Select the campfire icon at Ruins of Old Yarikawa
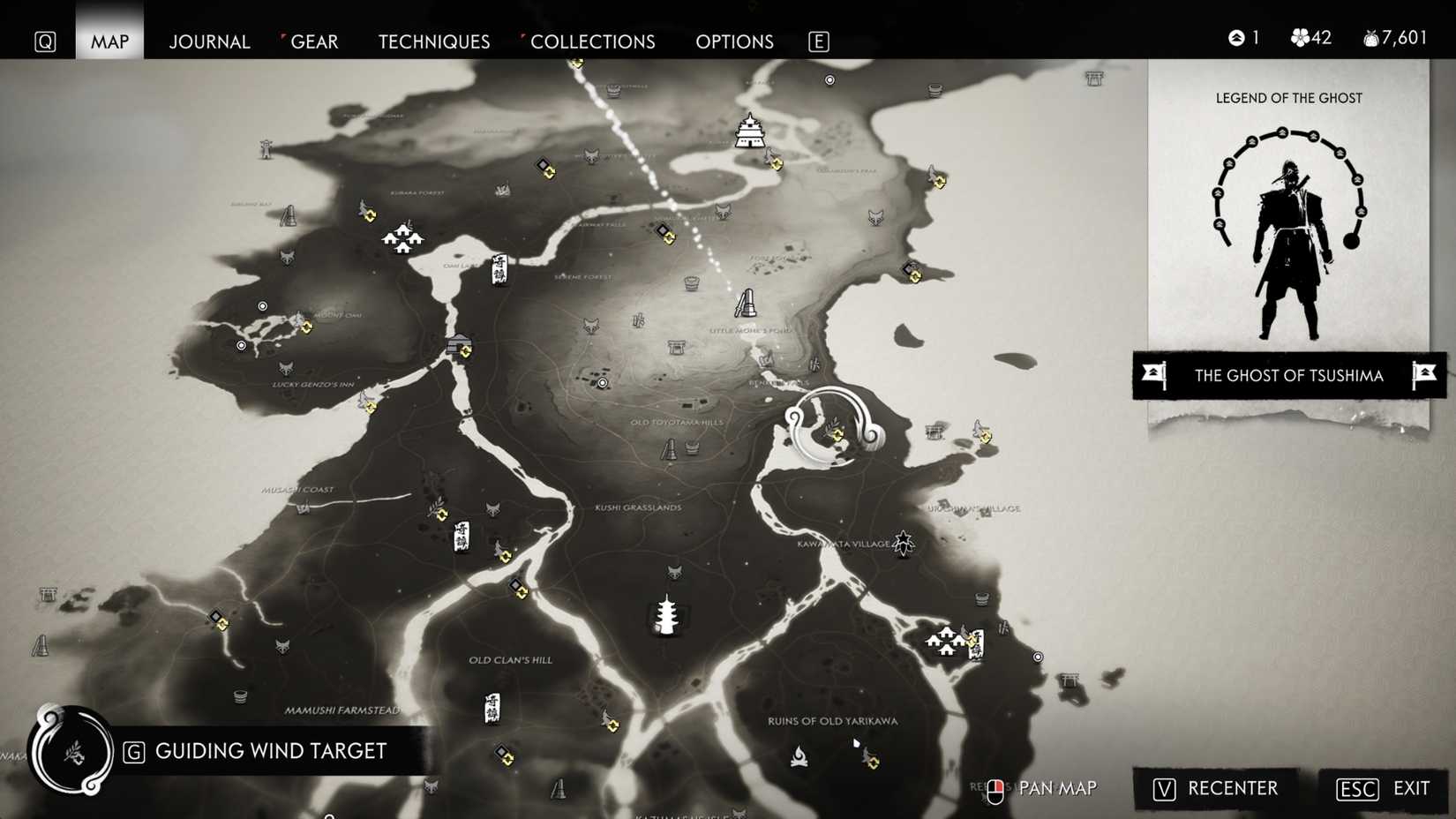Image resolution: width=1456 pixels, height=819 pixels. coord(799,754)
